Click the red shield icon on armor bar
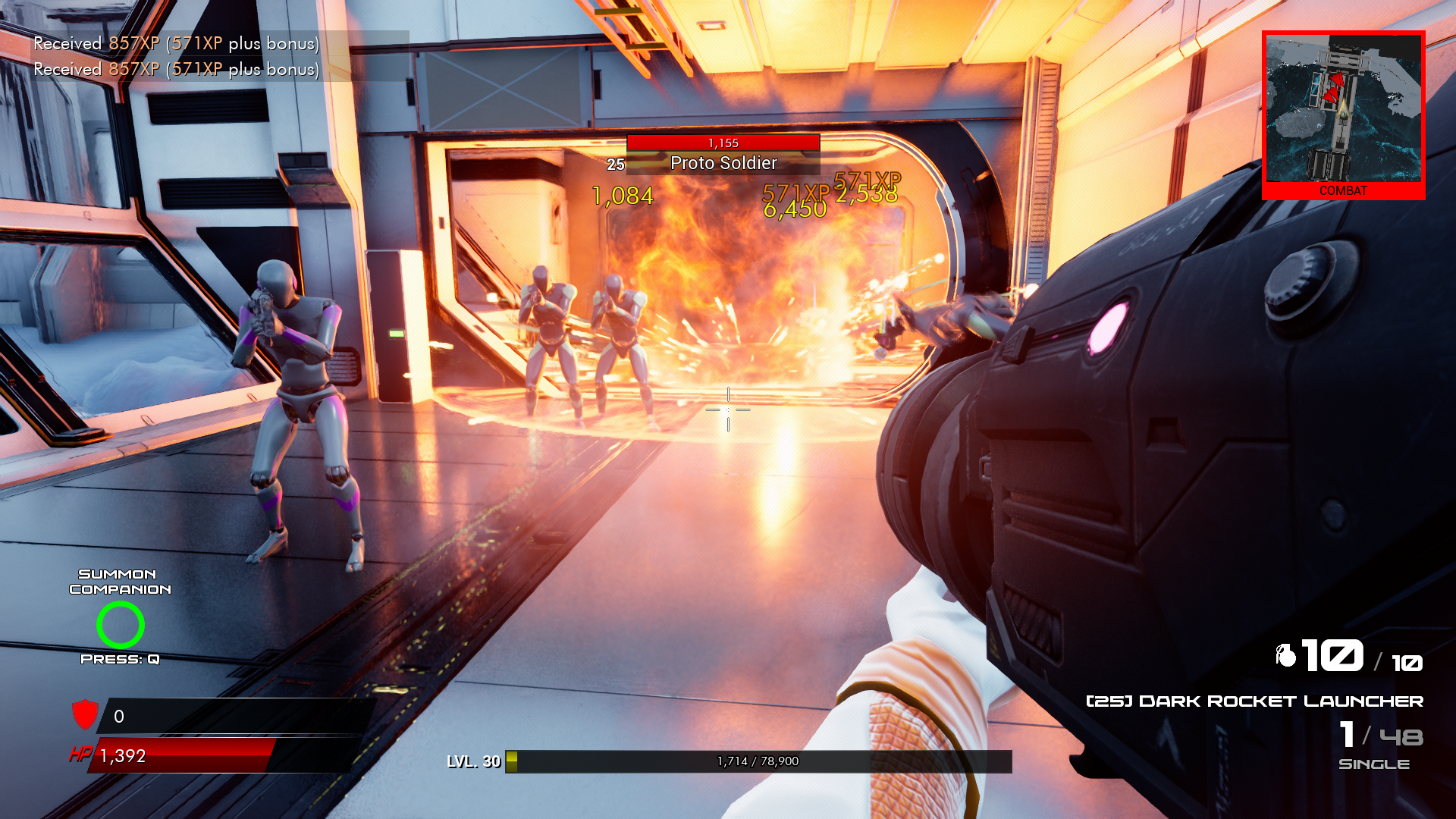1456x819 pixels. click(x=84, y=714)
